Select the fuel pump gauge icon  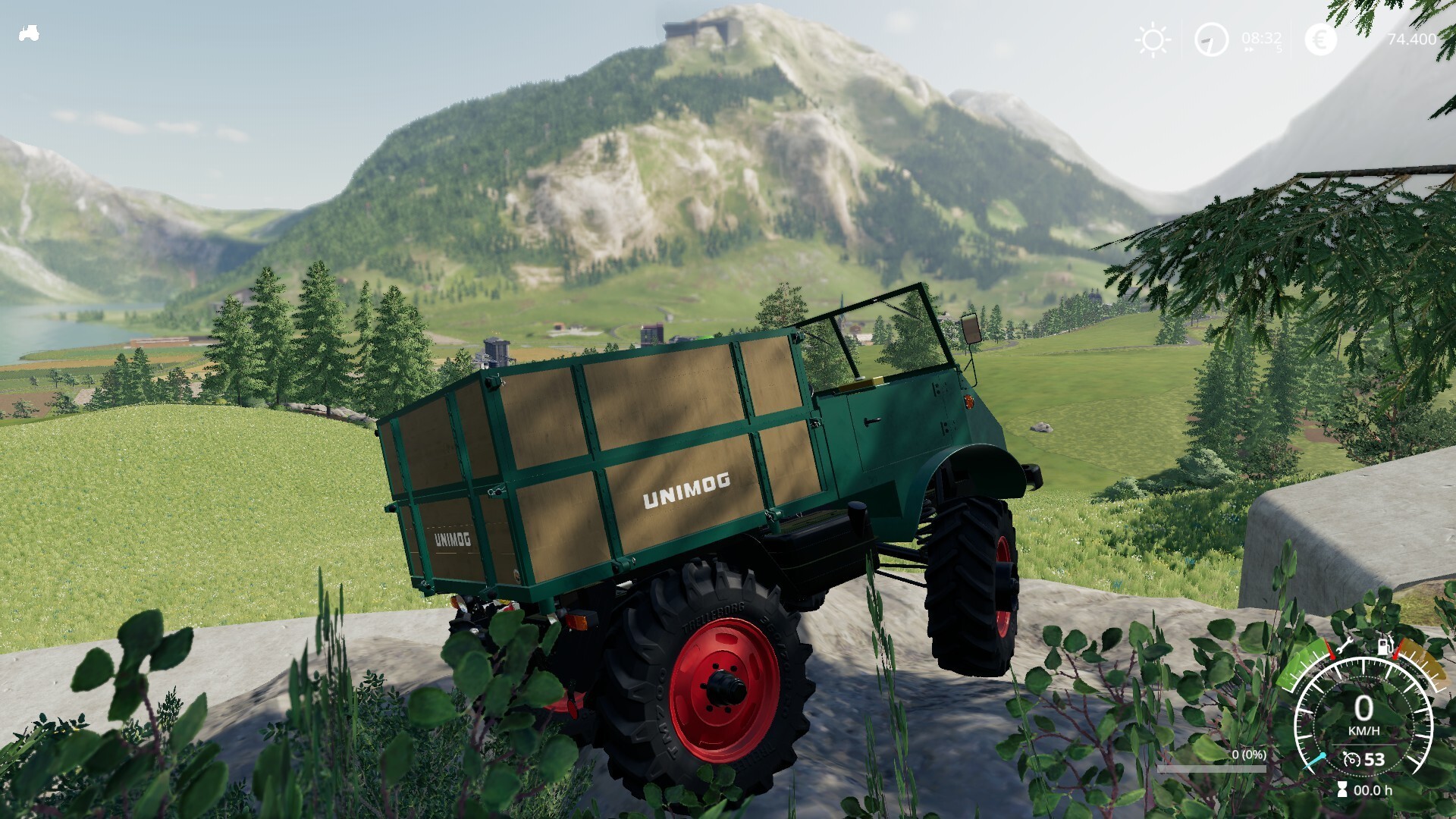point(1385,646)
